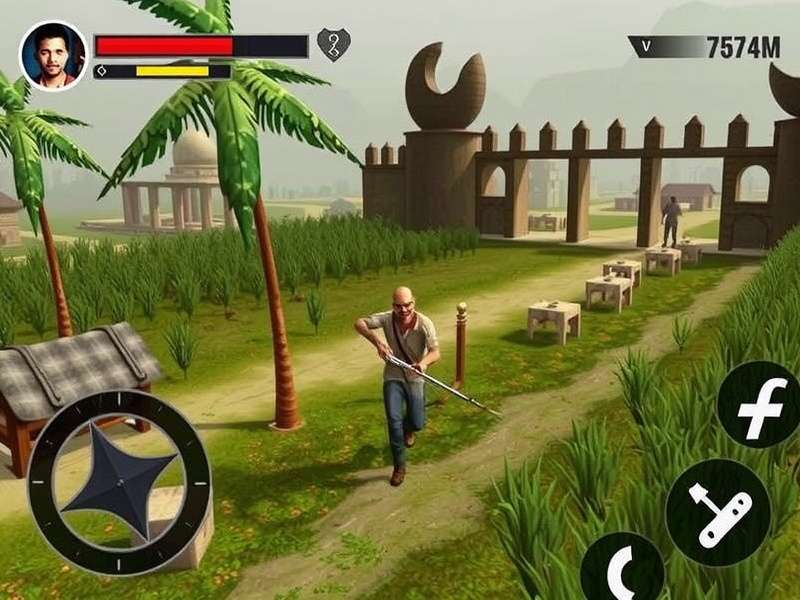The width and height of the screenshot is (800, 600).
Task: Tap the virtual joystick star pad
Action: (x=118, y=482)
